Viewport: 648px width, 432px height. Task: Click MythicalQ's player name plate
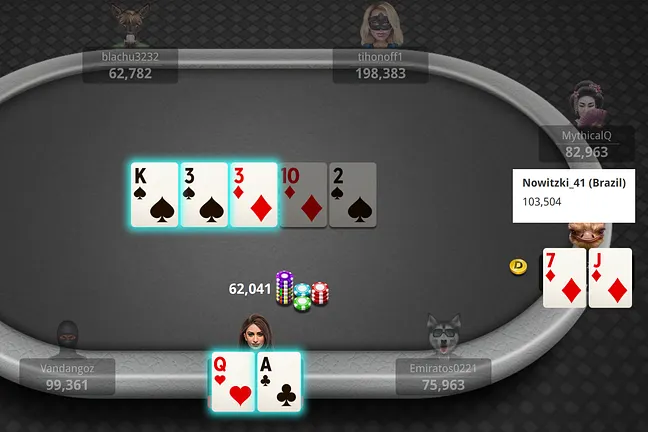click(587, 145)
